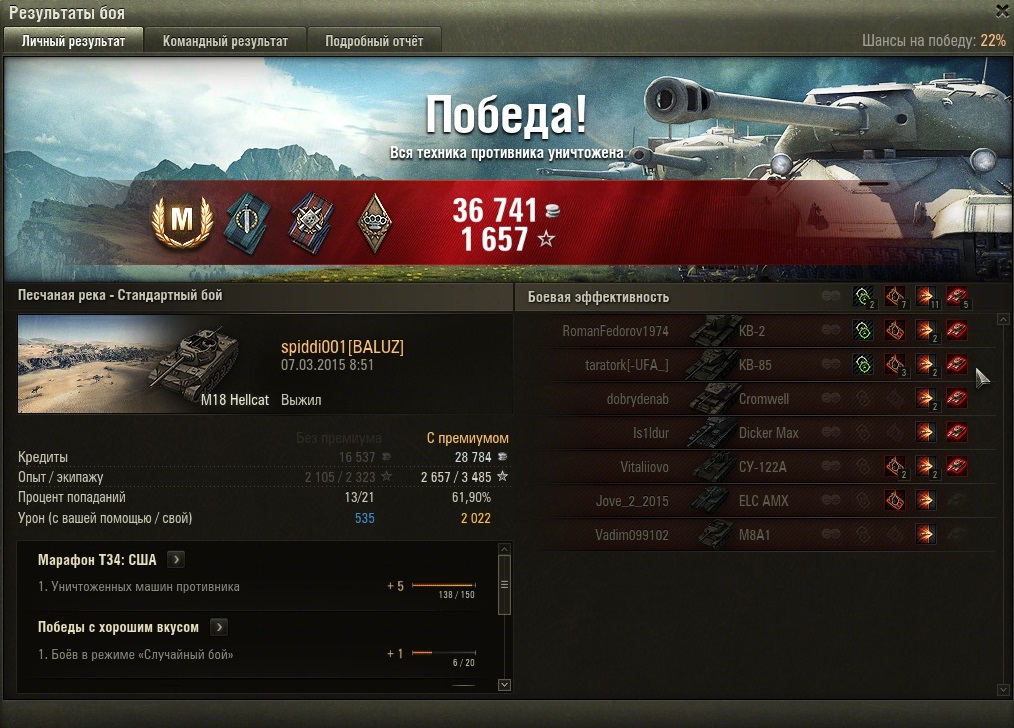Click the effectiveness list scroll down arrow
Screen dimensions: 1014x728
coord(1004,690)
